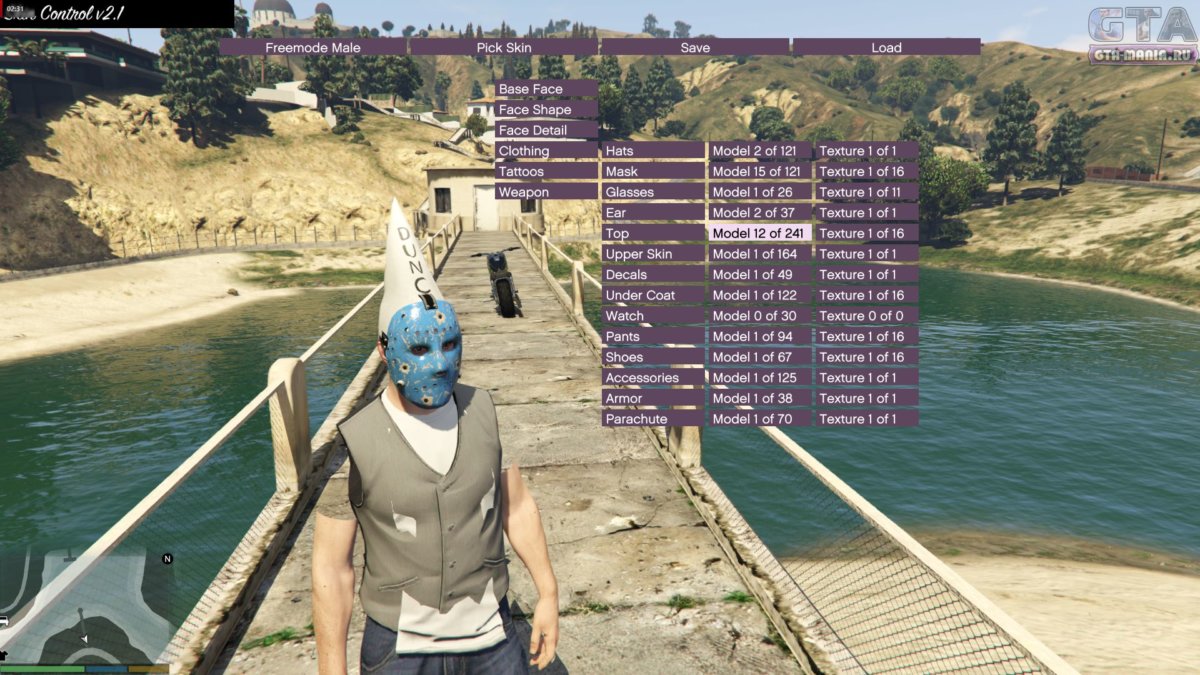
Task: Choose the Shoes clothing entry
Action: pyautogui.click(x=653, y=357)
